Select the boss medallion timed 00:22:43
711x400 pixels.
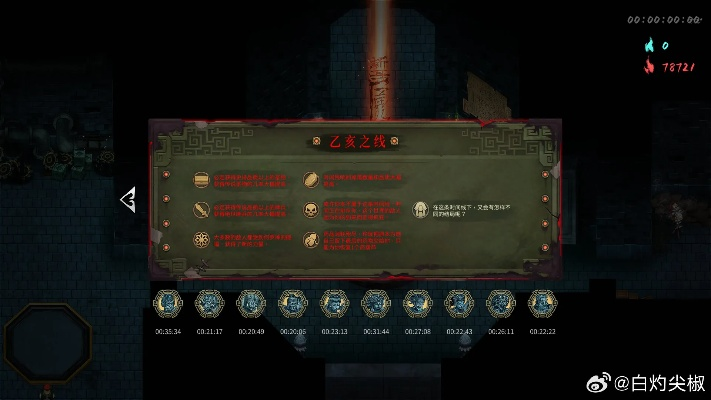pyautogui.click(x=459, y=302)
